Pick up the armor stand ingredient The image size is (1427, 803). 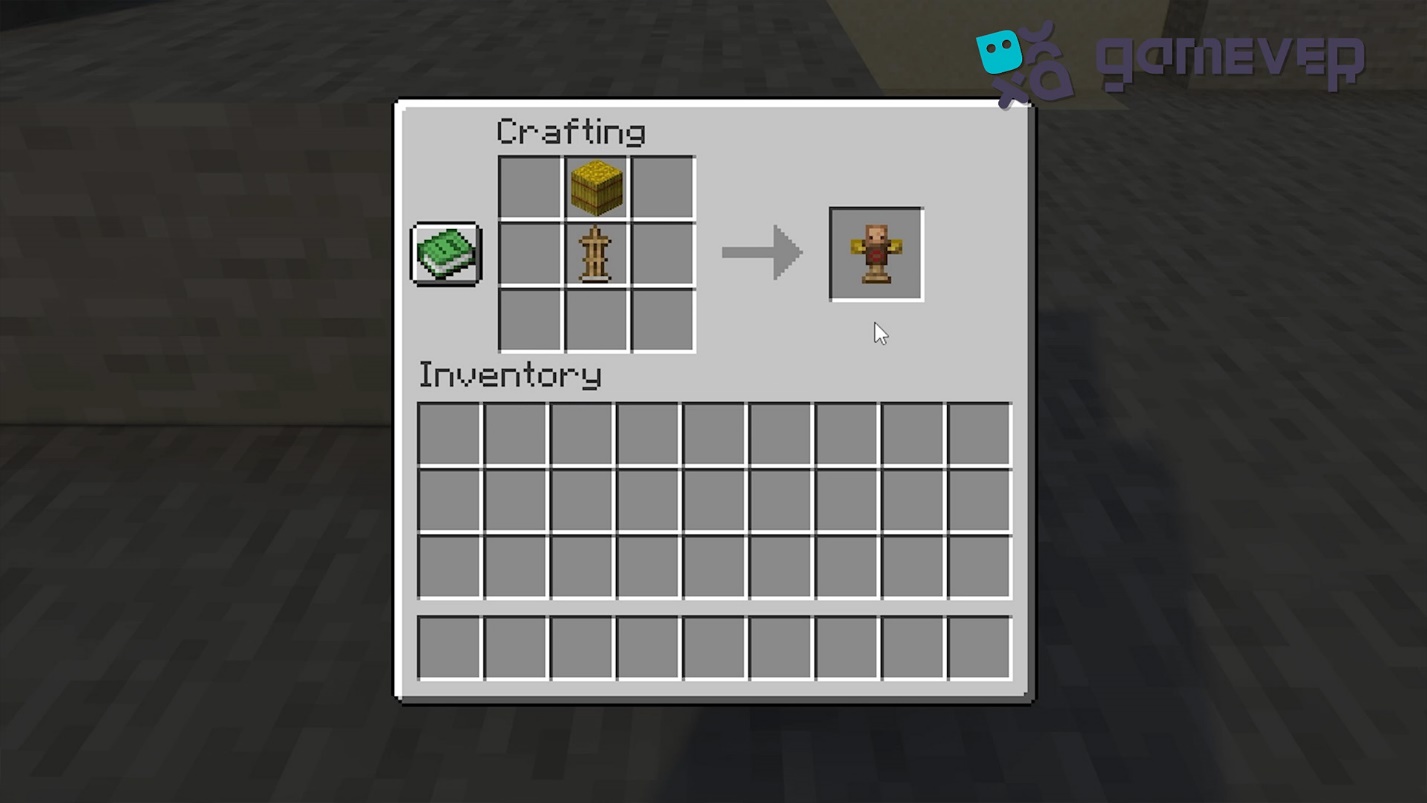click(596, 254)
